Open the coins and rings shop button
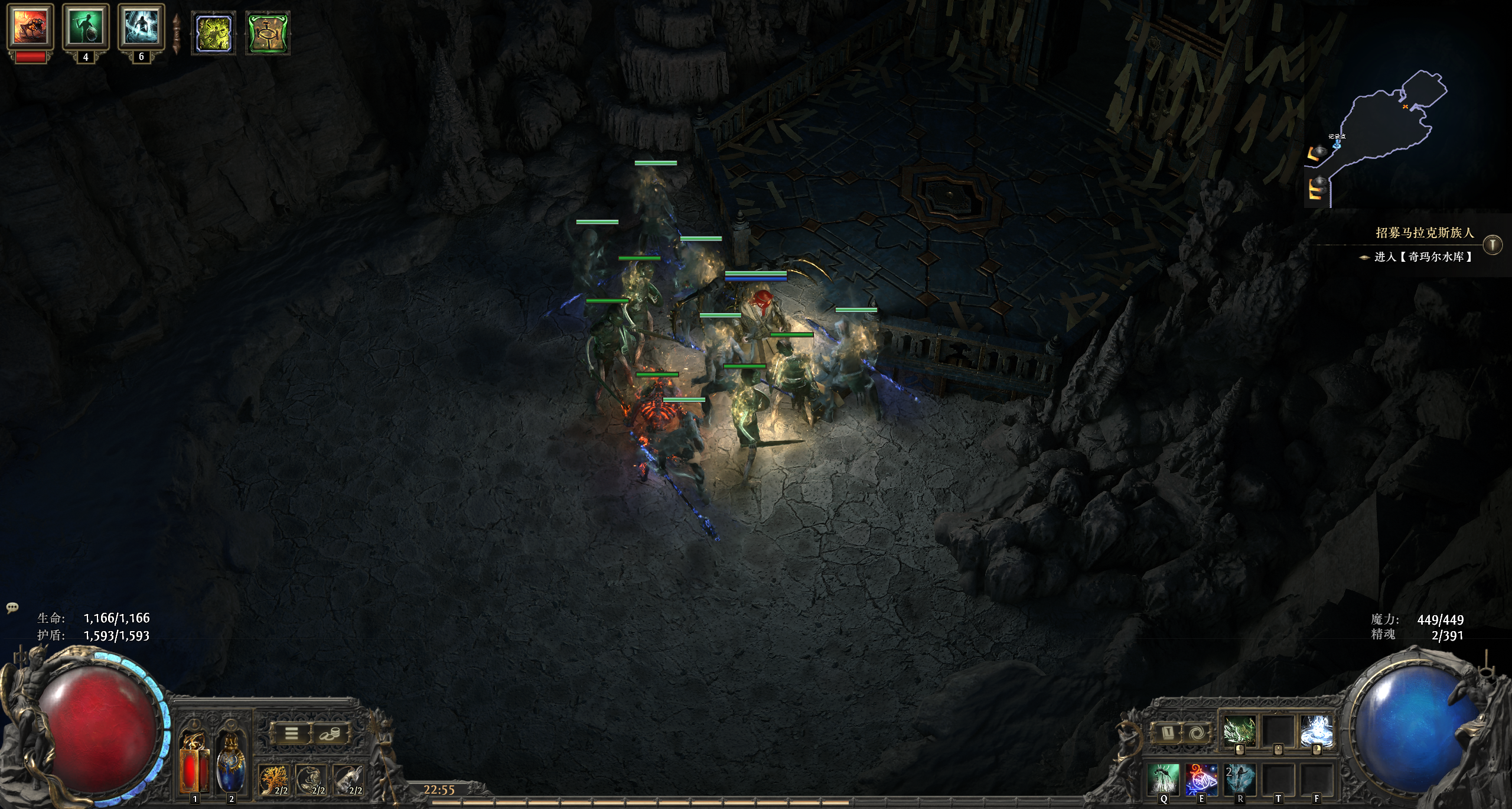 (x=328, y=734)
